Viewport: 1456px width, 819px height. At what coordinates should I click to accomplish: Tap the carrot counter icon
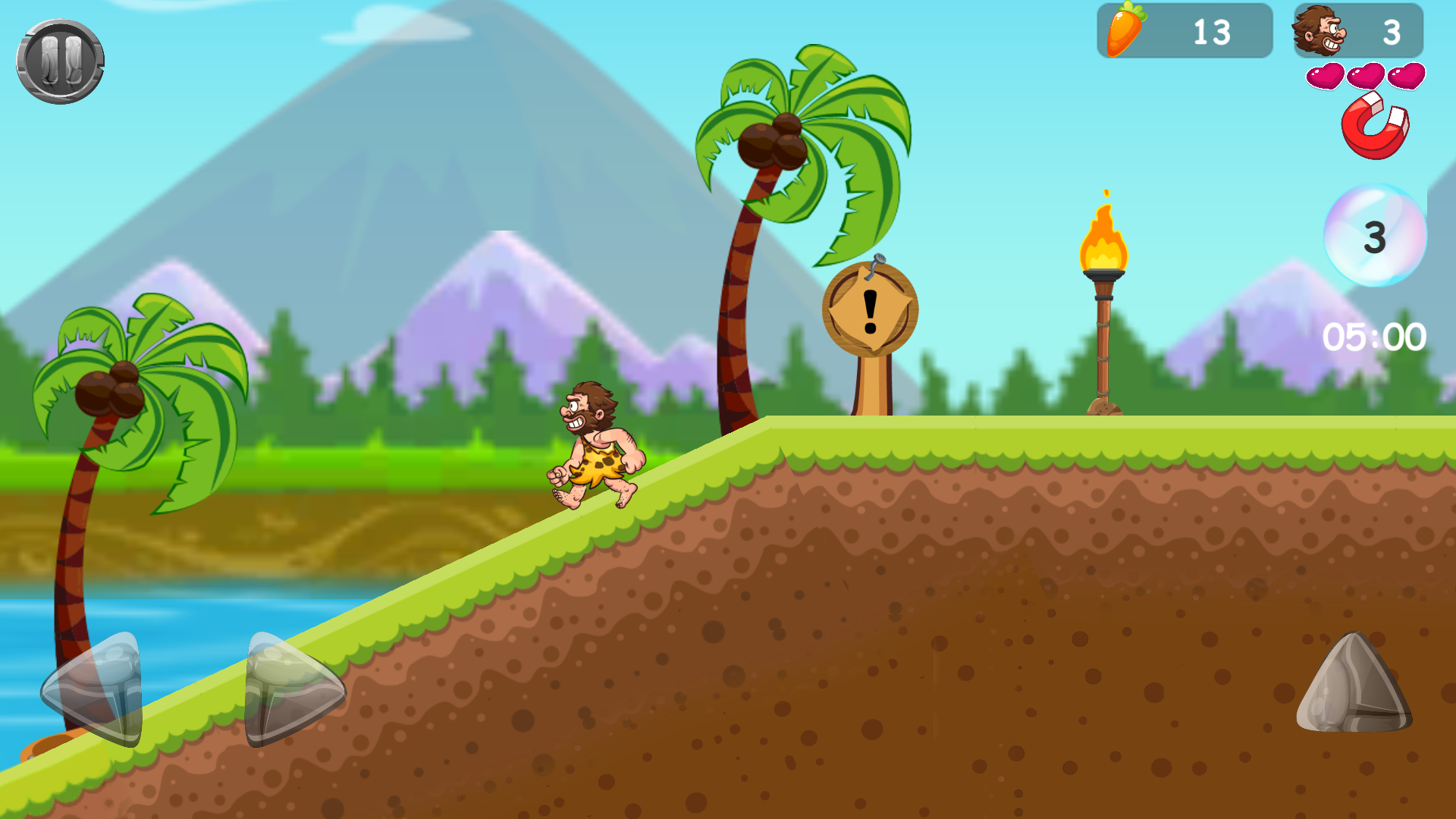pos(1125,30)
